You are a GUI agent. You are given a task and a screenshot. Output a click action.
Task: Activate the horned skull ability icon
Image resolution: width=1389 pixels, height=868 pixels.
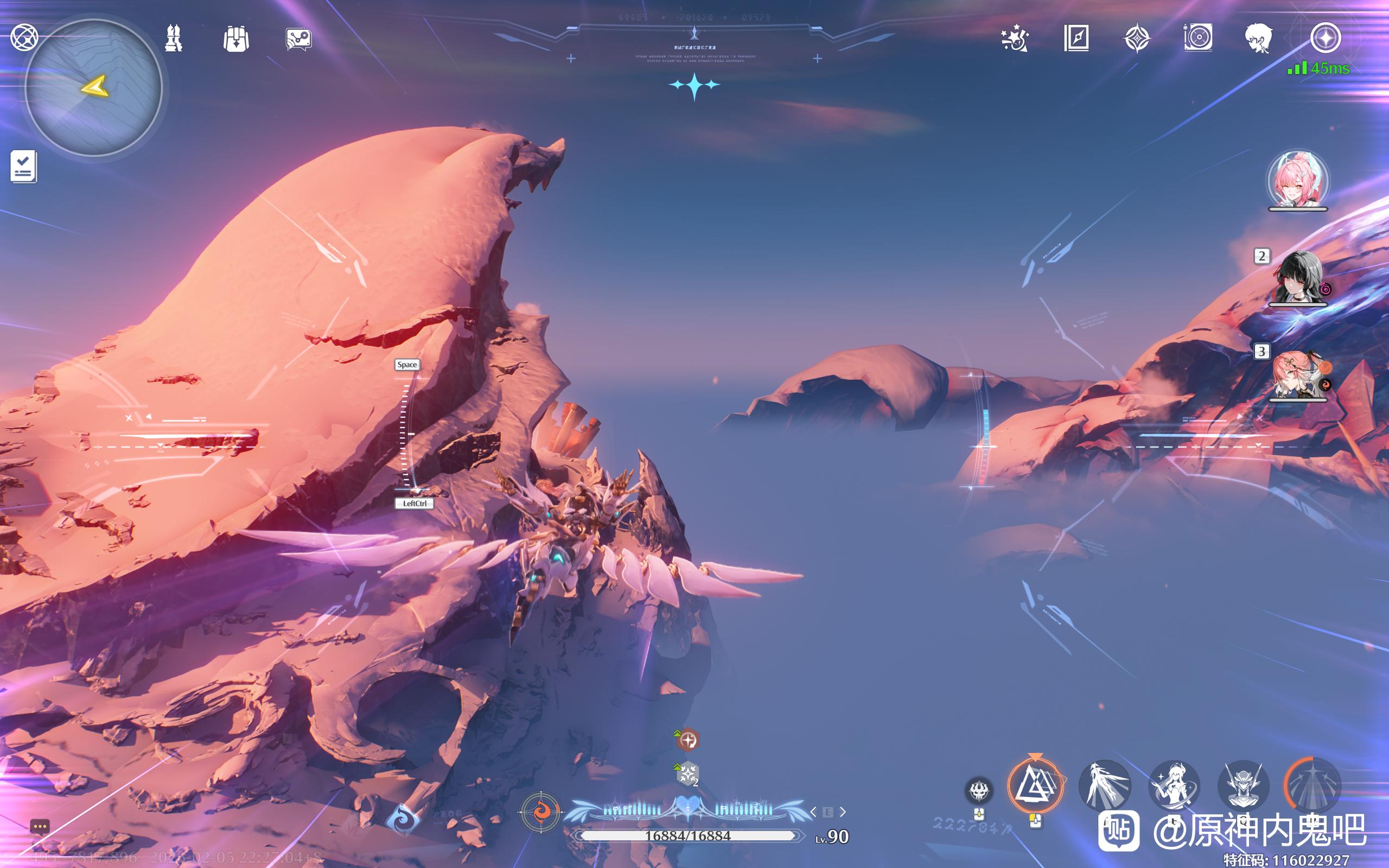pos(979,791)
